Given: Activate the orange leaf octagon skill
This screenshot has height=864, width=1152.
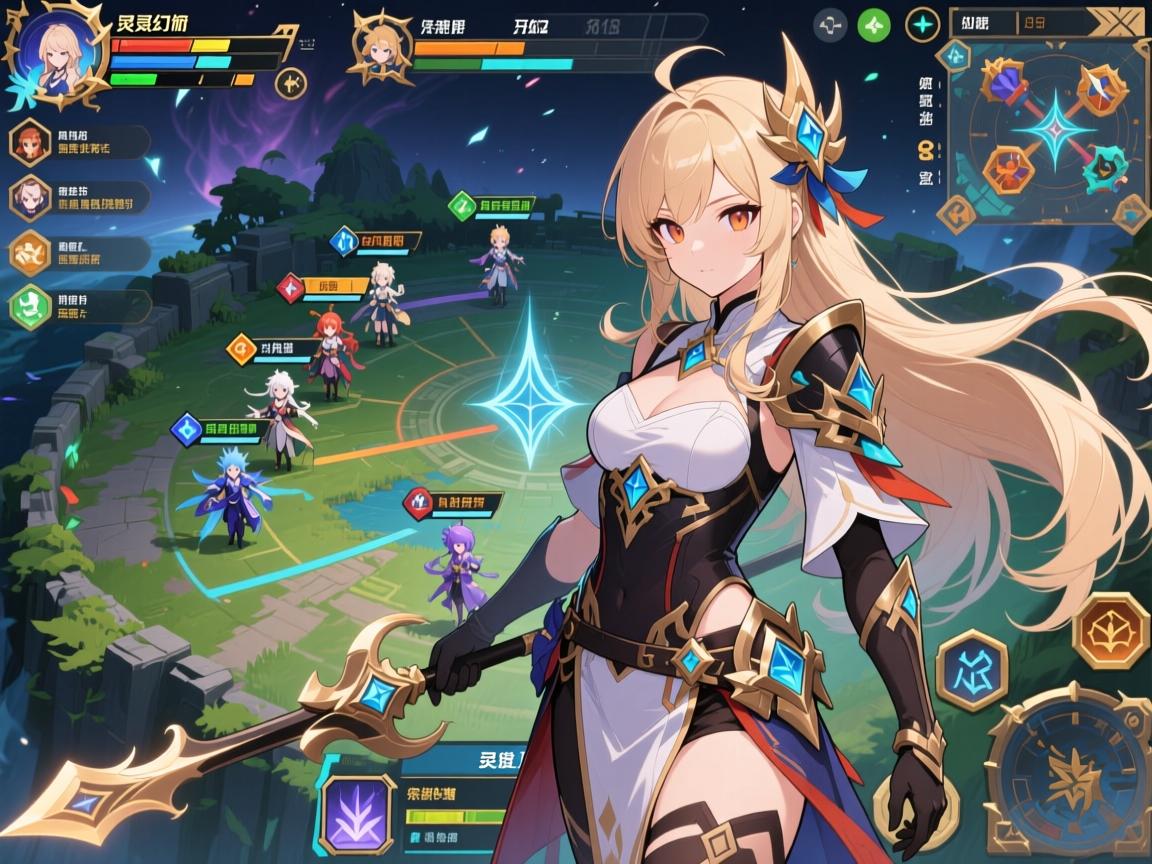Looking at the screenshot, I should click(1110, 630).
